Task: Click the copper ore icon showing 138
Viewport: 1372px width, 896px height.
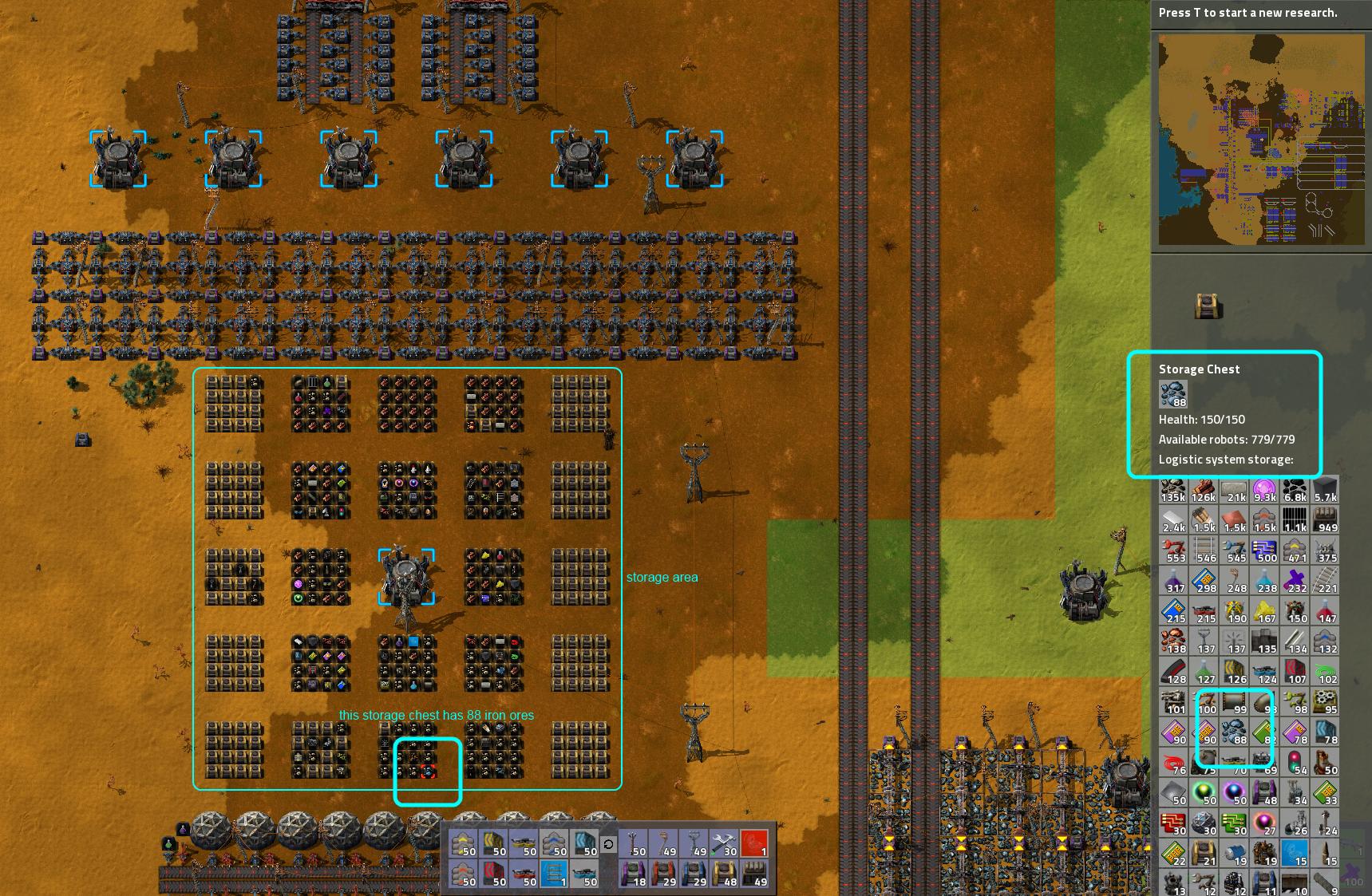Action: click(1173, 641)
